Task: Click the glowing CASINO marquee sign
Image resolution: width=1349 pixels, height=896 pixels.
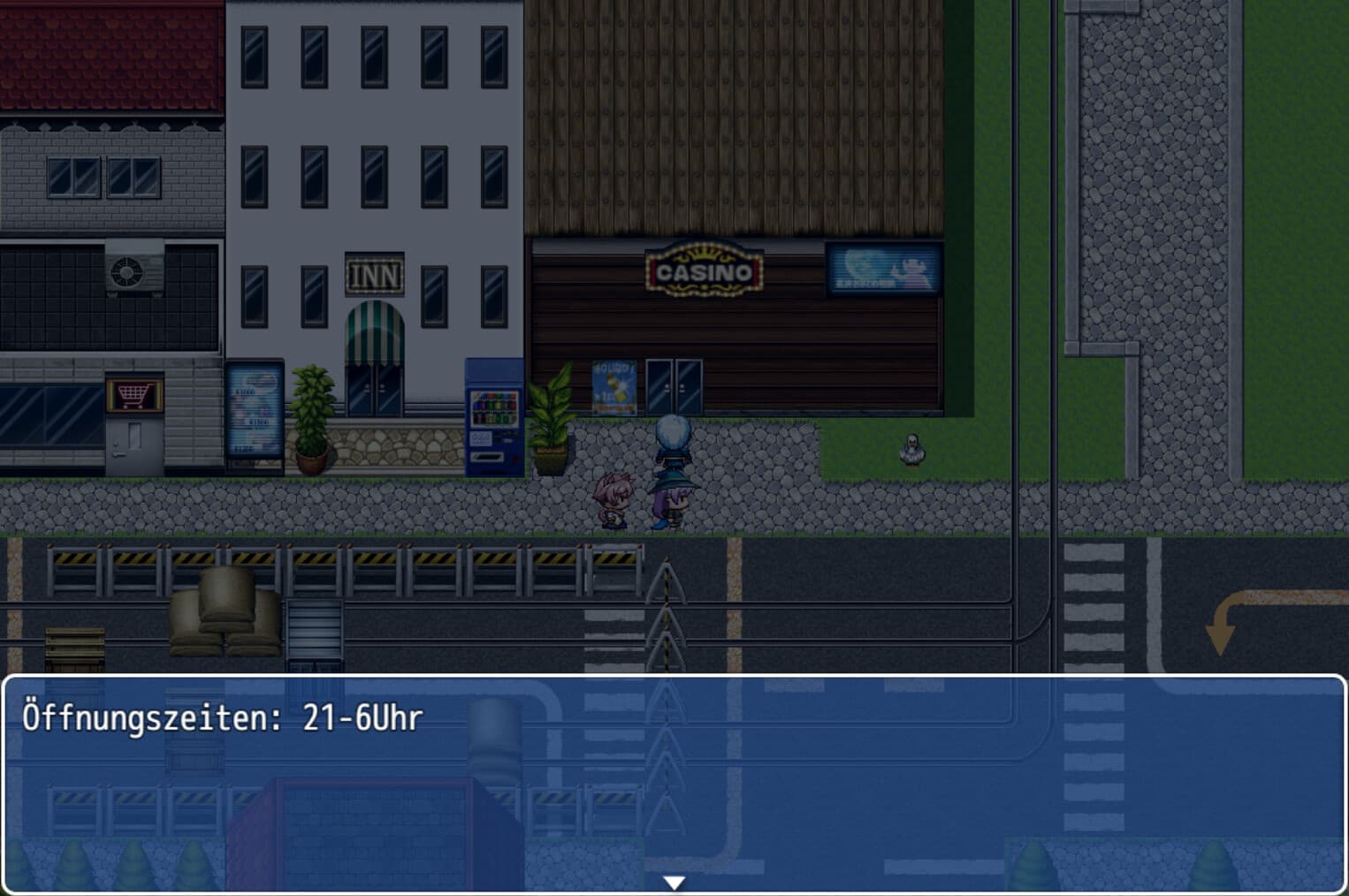Action: [705, 270]
